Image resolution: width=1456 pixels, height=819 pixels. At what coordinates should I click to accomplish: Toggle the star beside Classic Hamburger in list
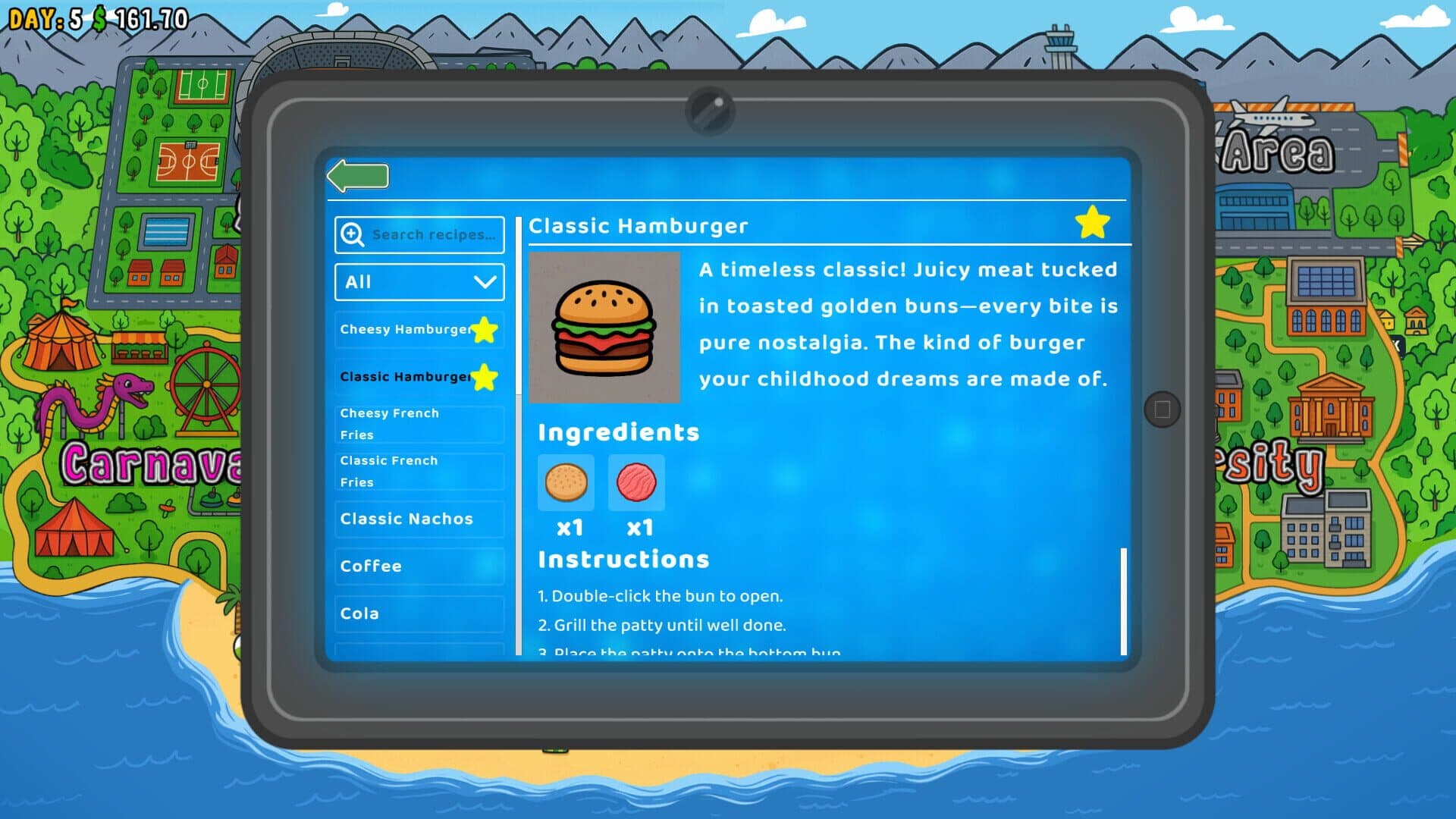point(485,377)
